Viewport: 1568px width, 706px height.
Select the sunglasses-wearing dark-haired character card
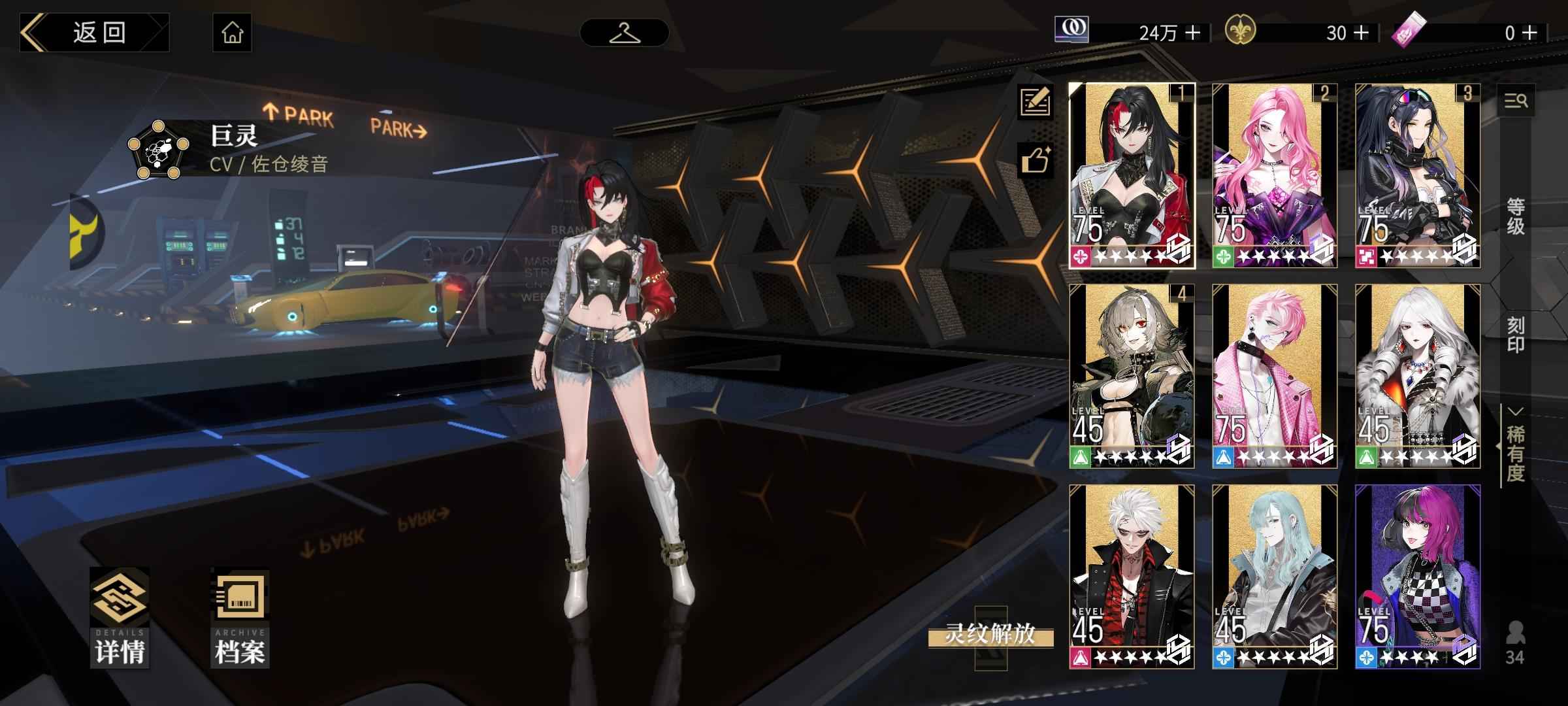[x=1418, y=175]
